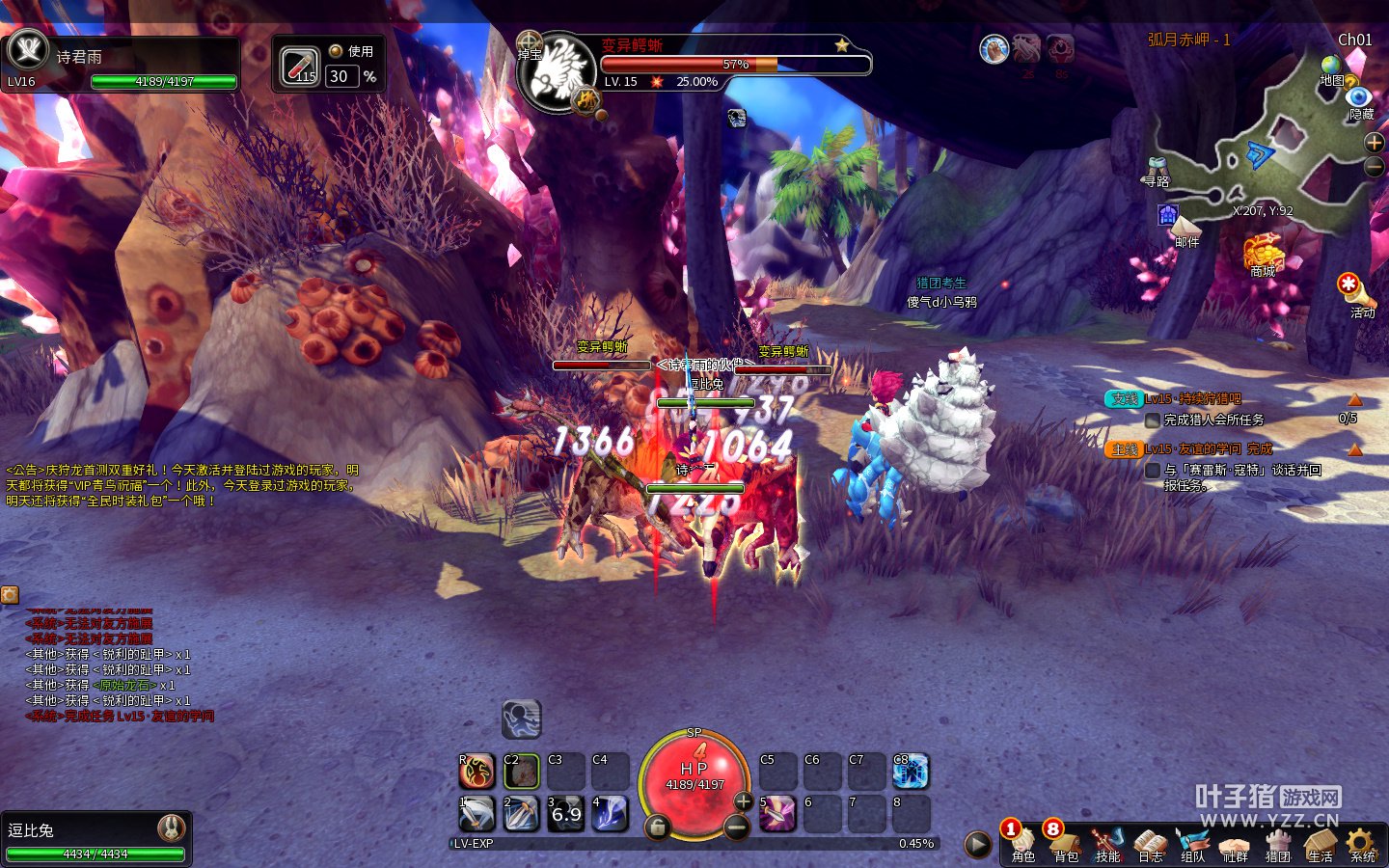Toggle the 隐藏 eye icon on the minimap
This screenshot has height=868, width=1389.
pyautogui.click(x=1359, y=97)
